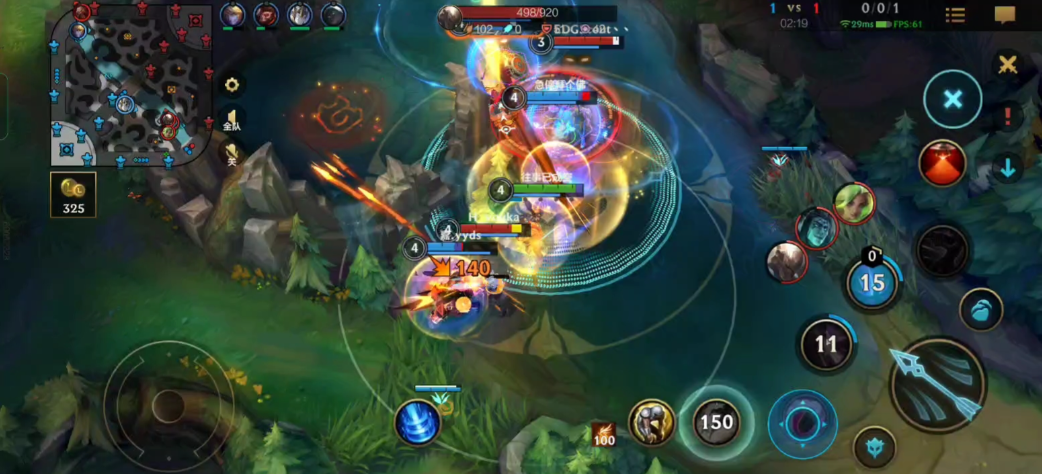Open settings via the gear icon

point(232,85)
